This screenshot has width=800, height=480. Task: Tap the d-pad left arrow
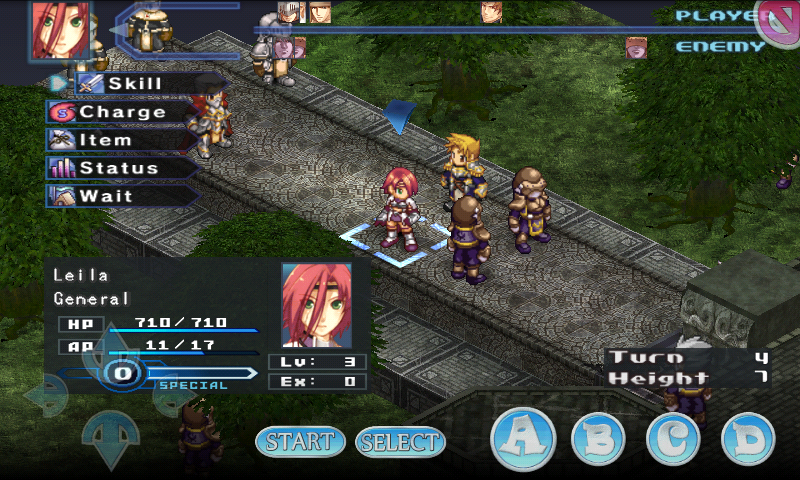pyautogui.click(x=46, y=396)
